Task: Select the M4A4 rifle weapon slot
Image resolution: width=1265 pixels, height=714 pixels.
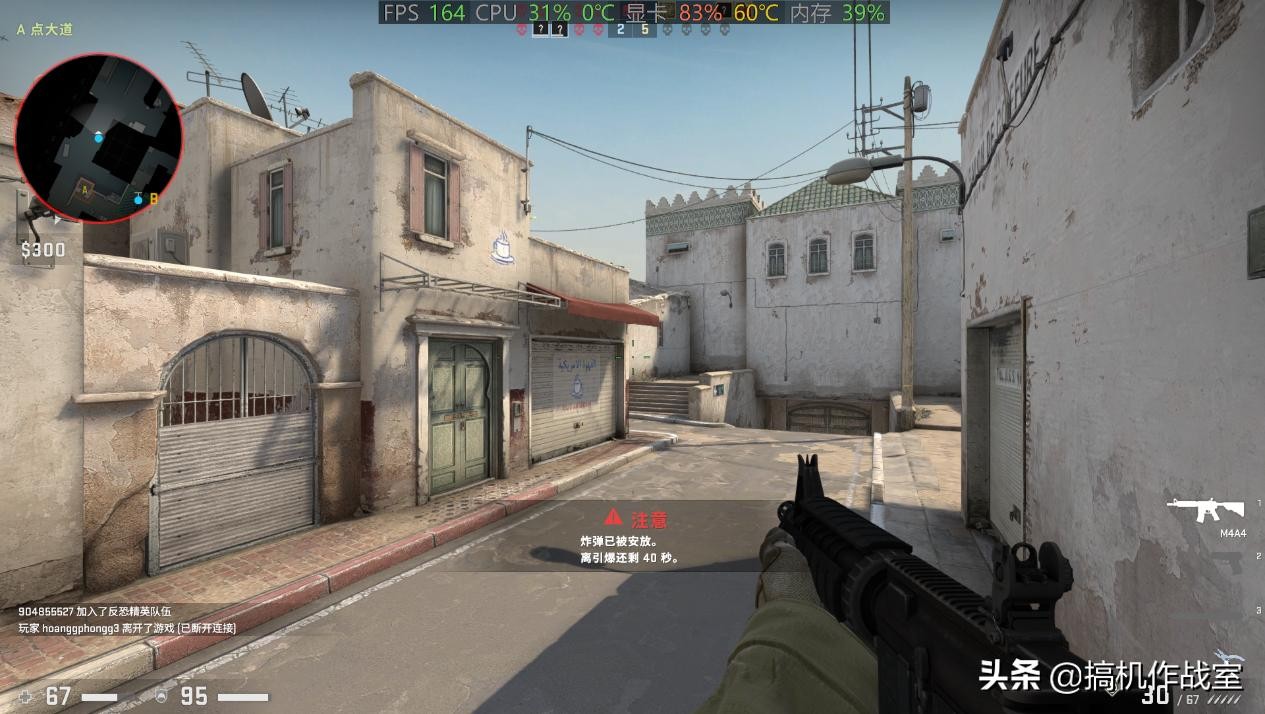Action: (1205, 511)
